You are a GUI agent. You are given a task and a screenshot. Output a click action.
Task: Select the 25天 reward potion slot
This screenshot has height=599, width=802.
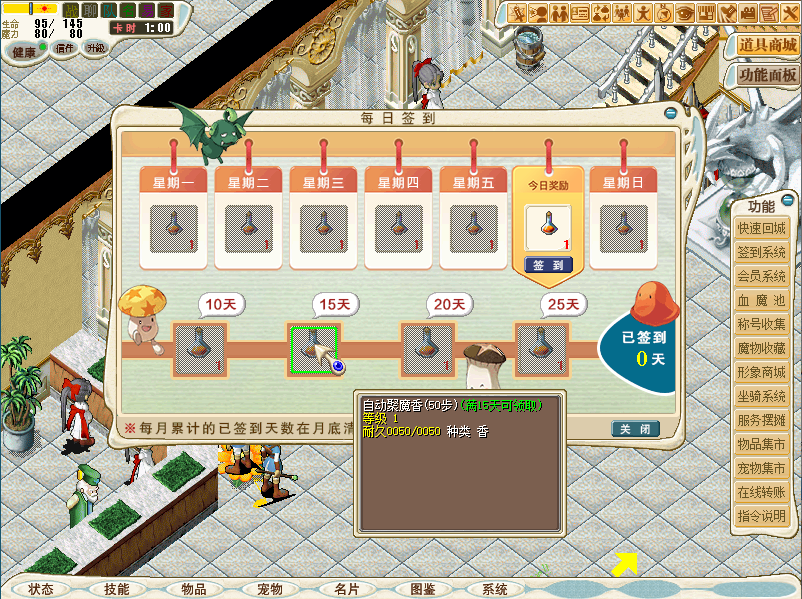[x=541, y=349]
